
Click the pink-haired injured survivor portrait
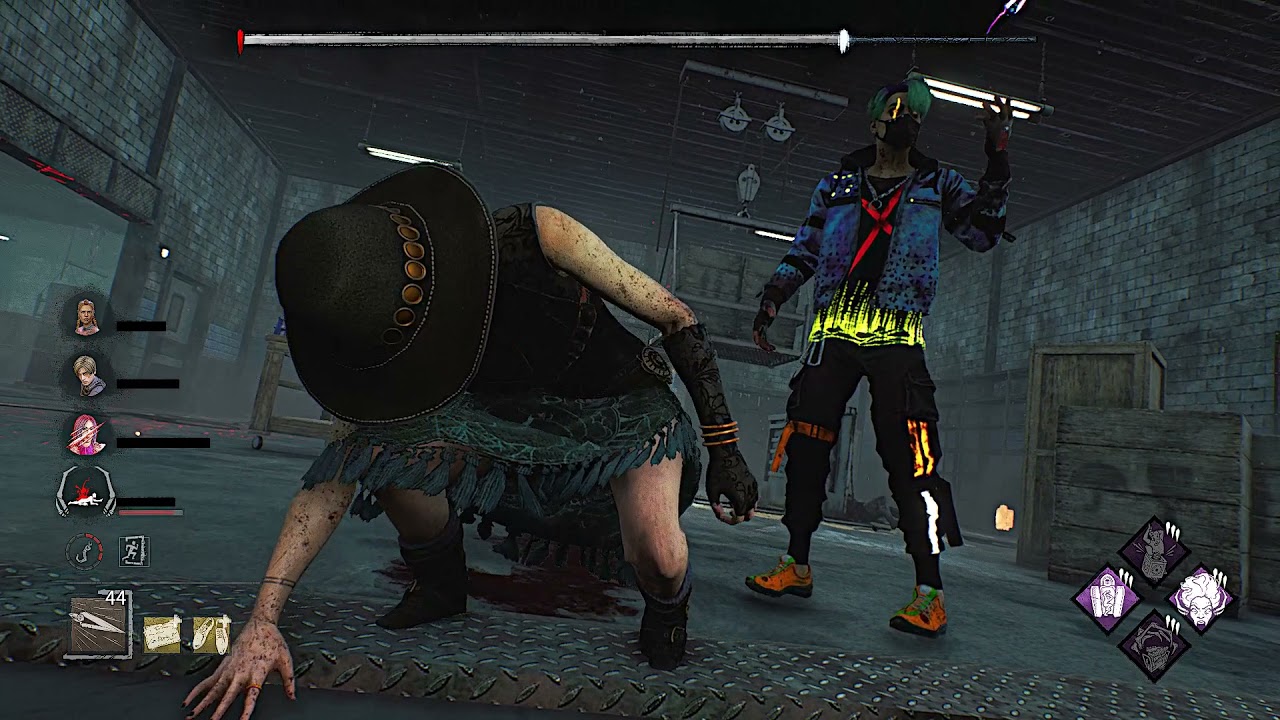tap(87, 434)
